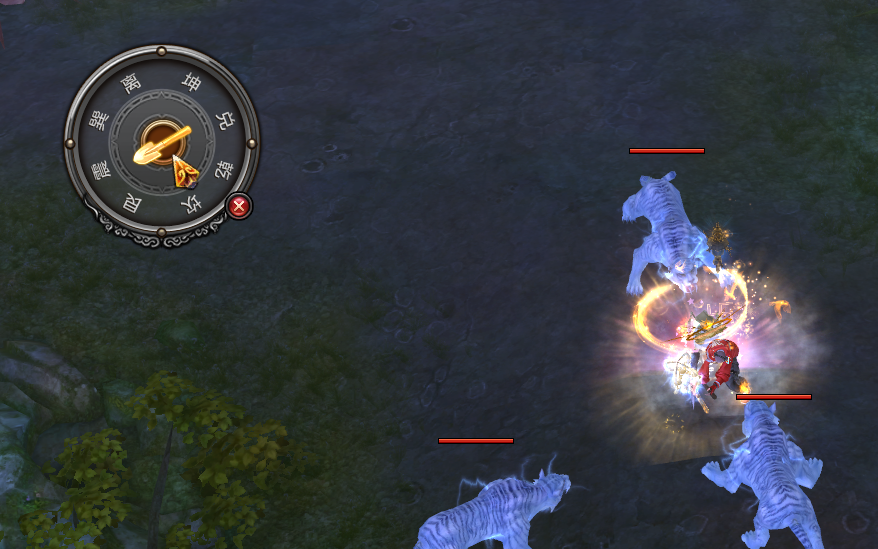Choose the 巽 trigram on the compass
The image size is (878, 549).
tap(98, 121)
